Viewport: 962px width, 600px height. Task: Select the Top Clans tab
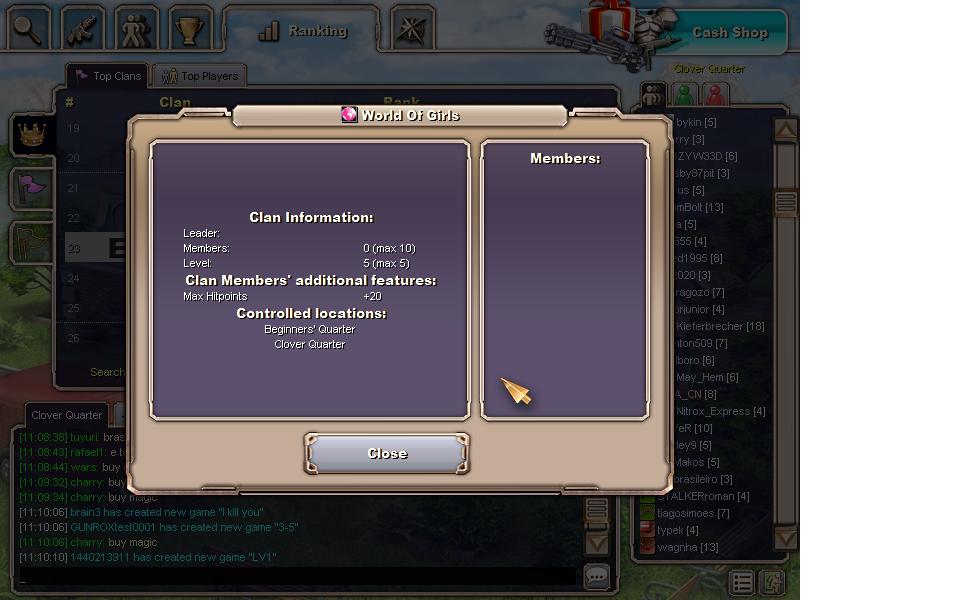tap(108, 76)
